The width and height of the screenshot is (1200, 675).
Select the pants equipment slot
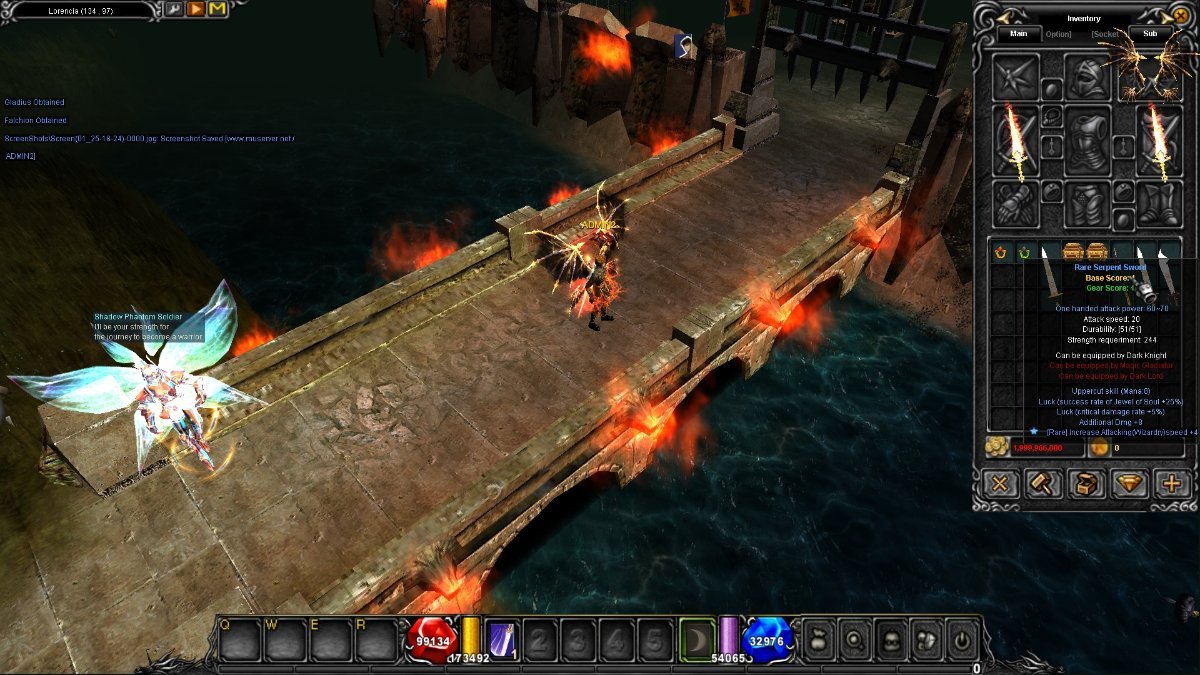1087,204
